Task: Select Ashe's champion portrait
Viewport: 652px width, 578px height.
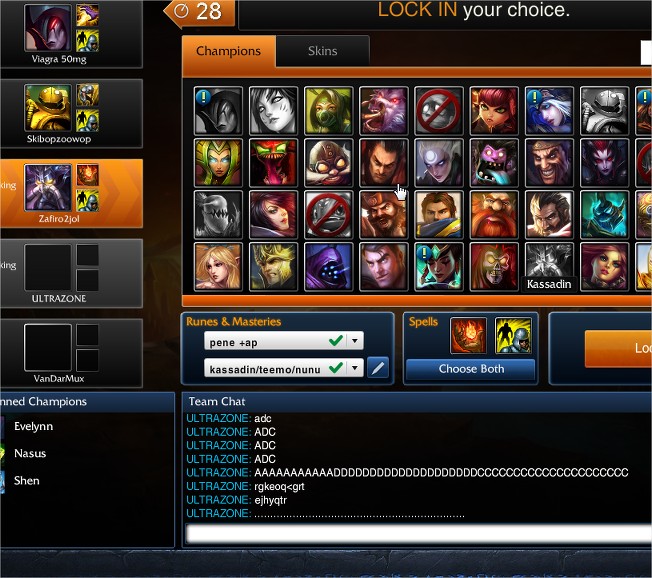Action: click(x=549, y=111)
